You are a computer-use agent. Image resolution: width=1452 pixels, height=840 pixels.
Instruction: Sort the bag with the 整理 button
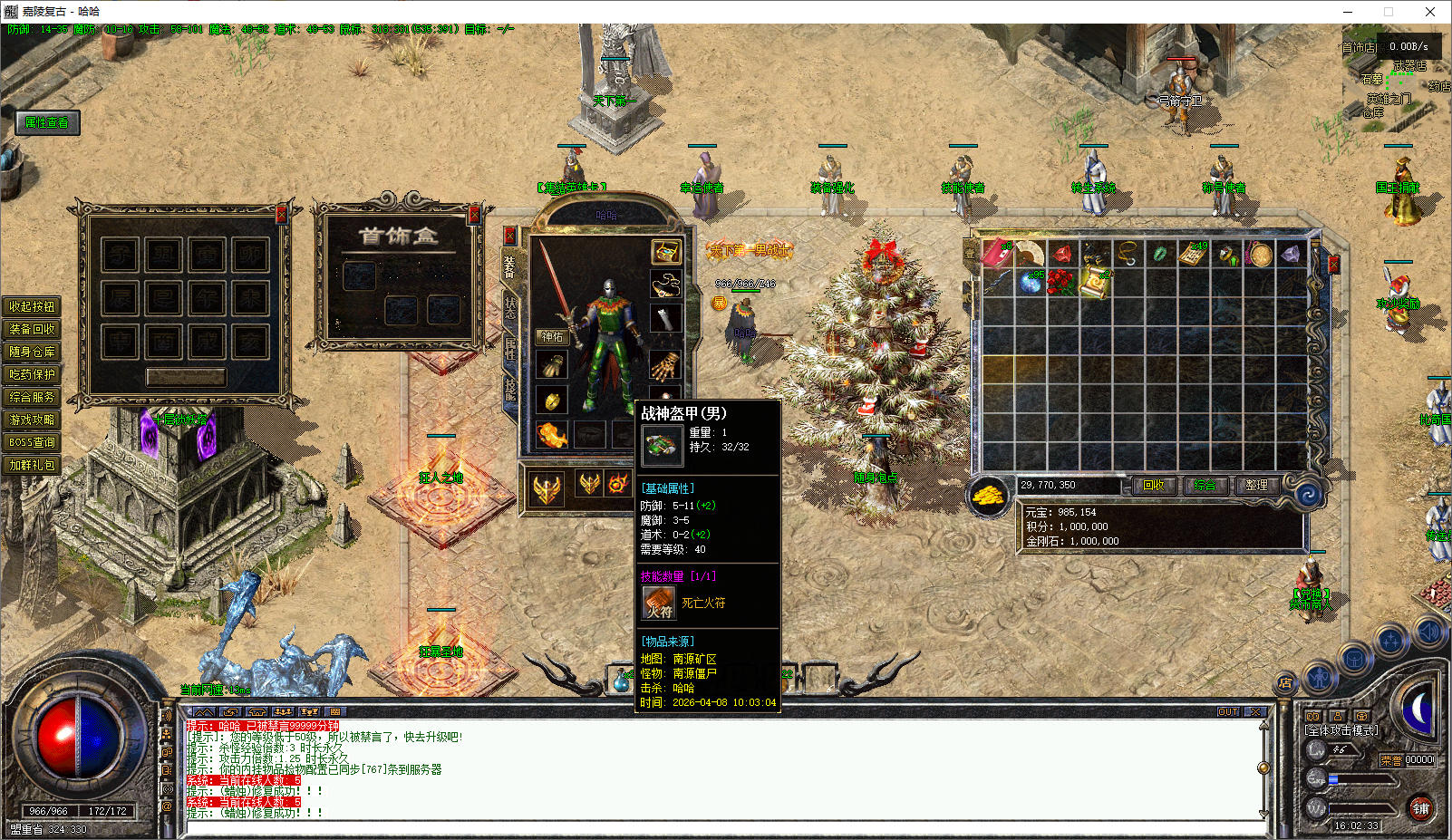coord(1256,486)
